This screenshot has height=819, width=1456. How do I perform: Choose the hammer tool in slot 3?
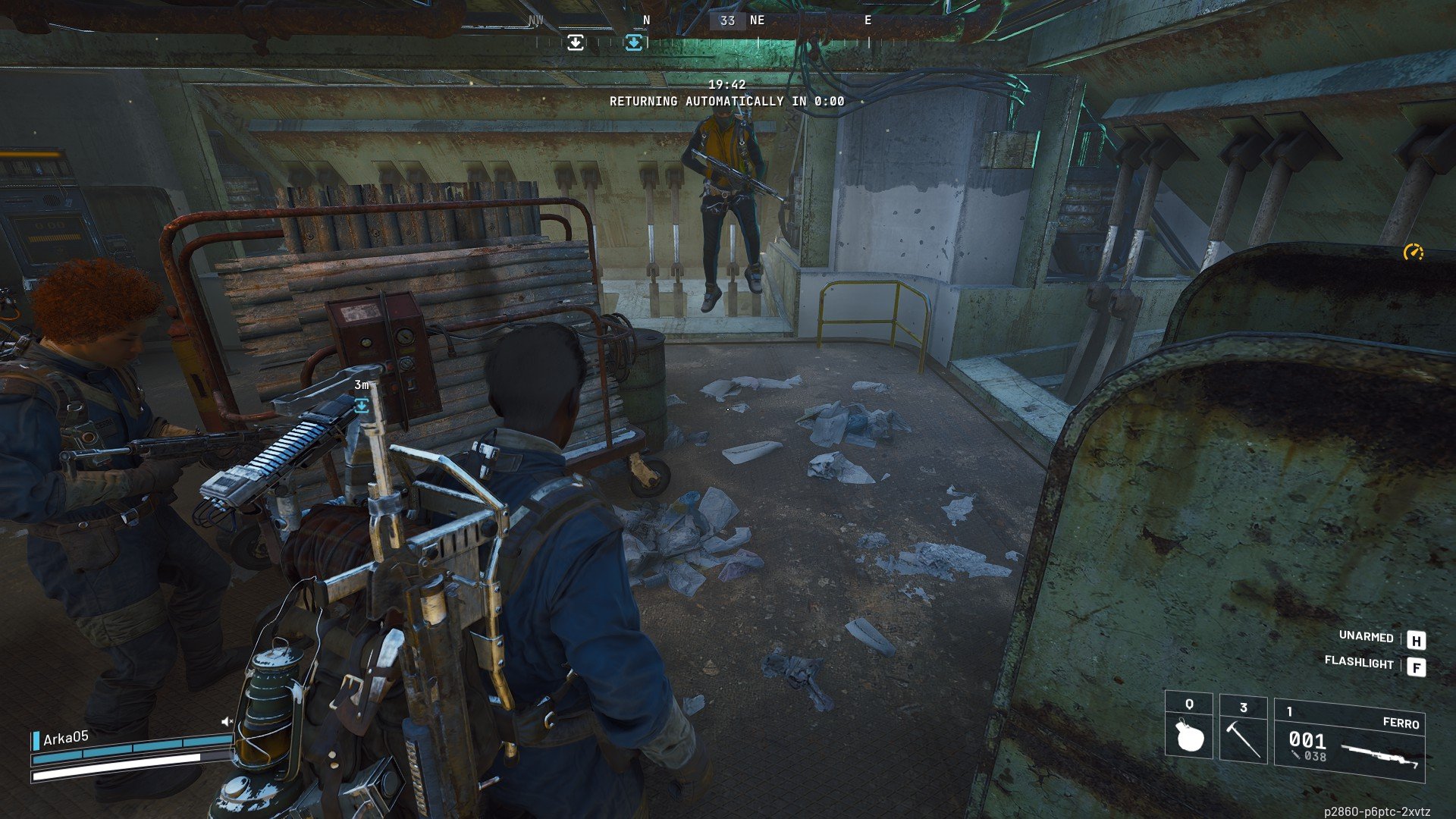click(1243, 730)
